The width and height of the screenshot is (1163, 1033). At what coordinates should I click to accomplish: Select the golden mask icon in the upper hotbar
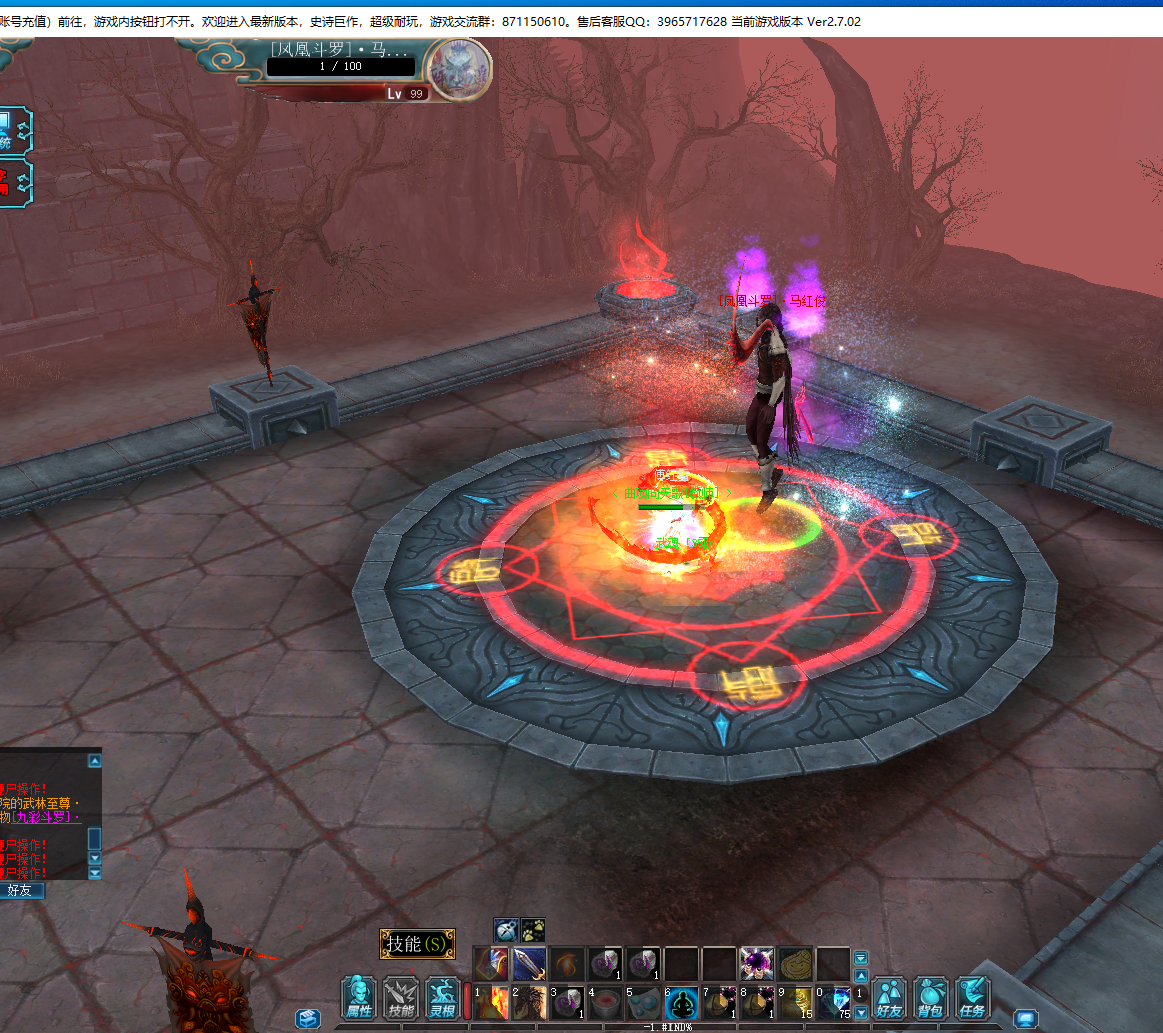[795, 964]
